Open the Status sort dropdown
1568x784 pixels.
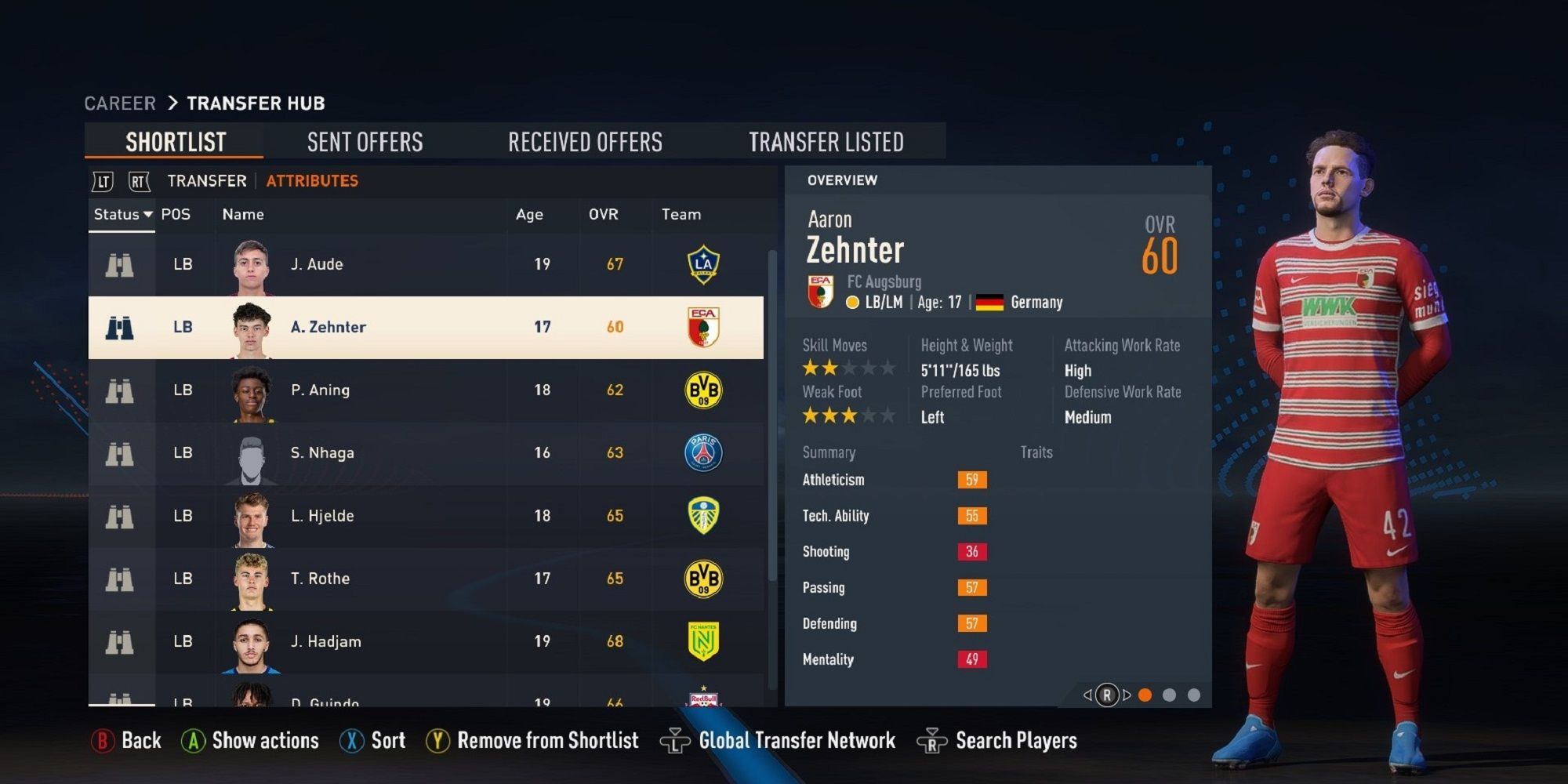click(x=122, y=214)
